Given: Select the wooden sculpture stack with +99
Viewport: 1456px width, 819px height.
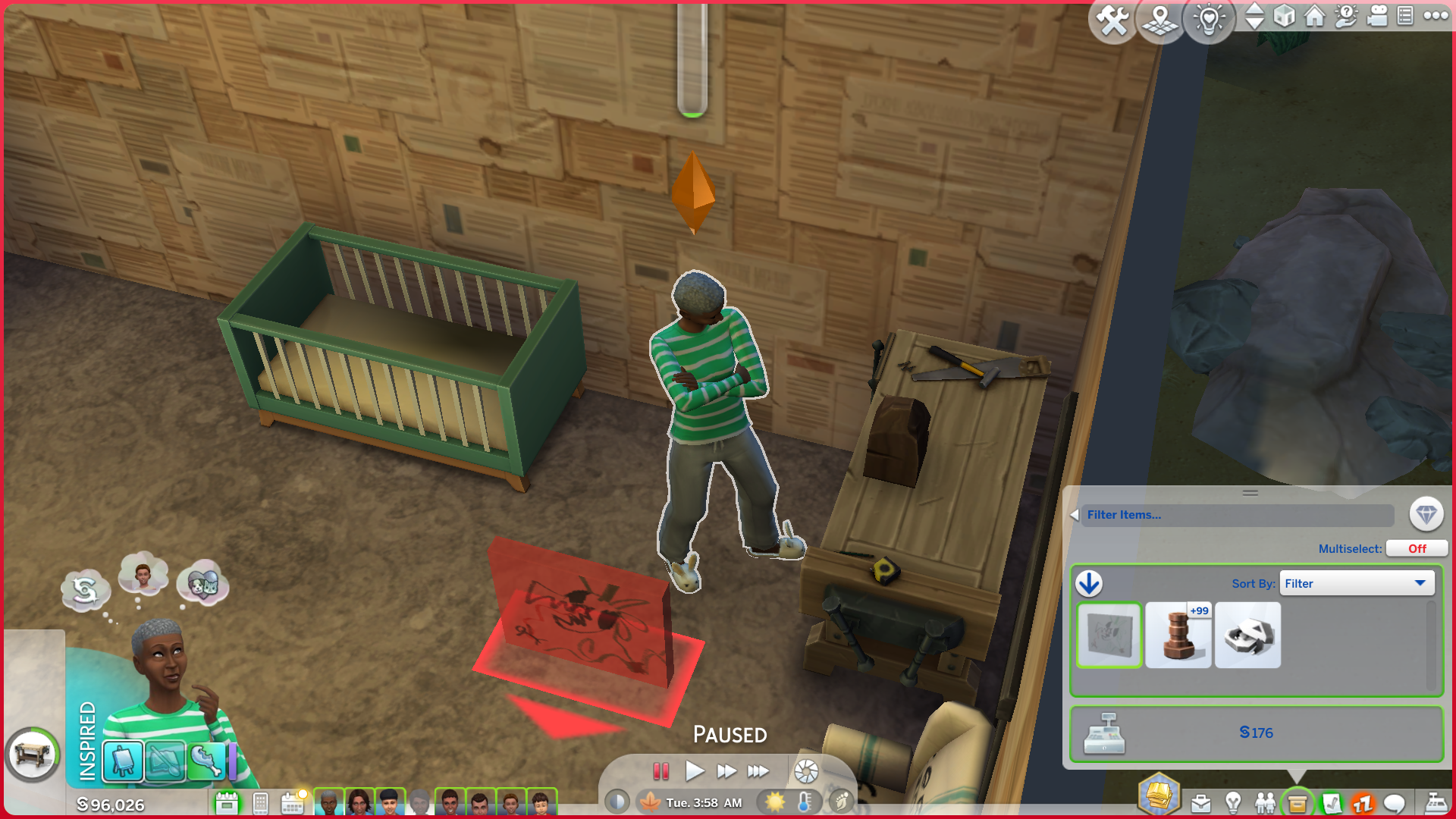Looking at the screenshot, I should click(x=1178, y=635).
